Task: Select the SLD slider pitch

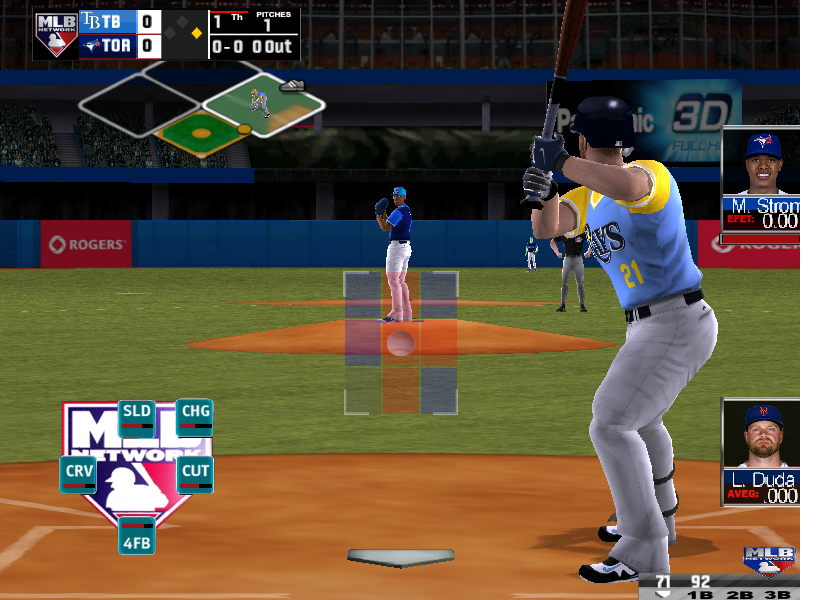Action: (136, 417)
